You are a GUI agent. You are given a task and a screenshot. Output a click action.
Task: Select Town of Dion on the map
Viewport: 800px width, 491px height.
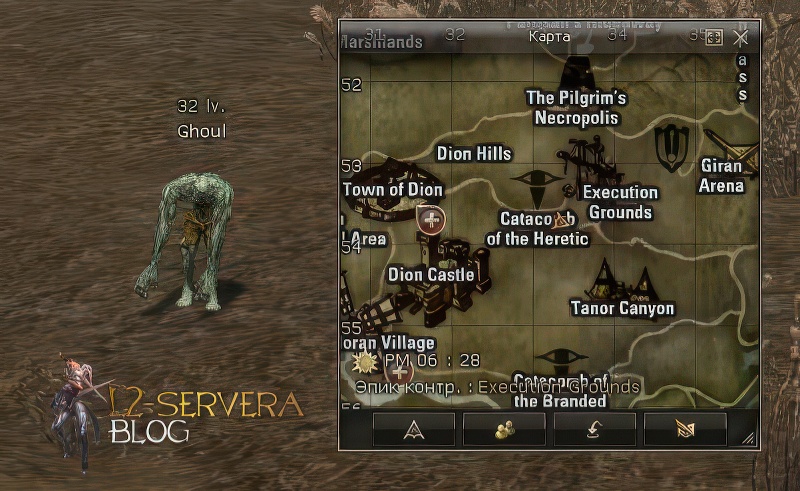(392, 189)
